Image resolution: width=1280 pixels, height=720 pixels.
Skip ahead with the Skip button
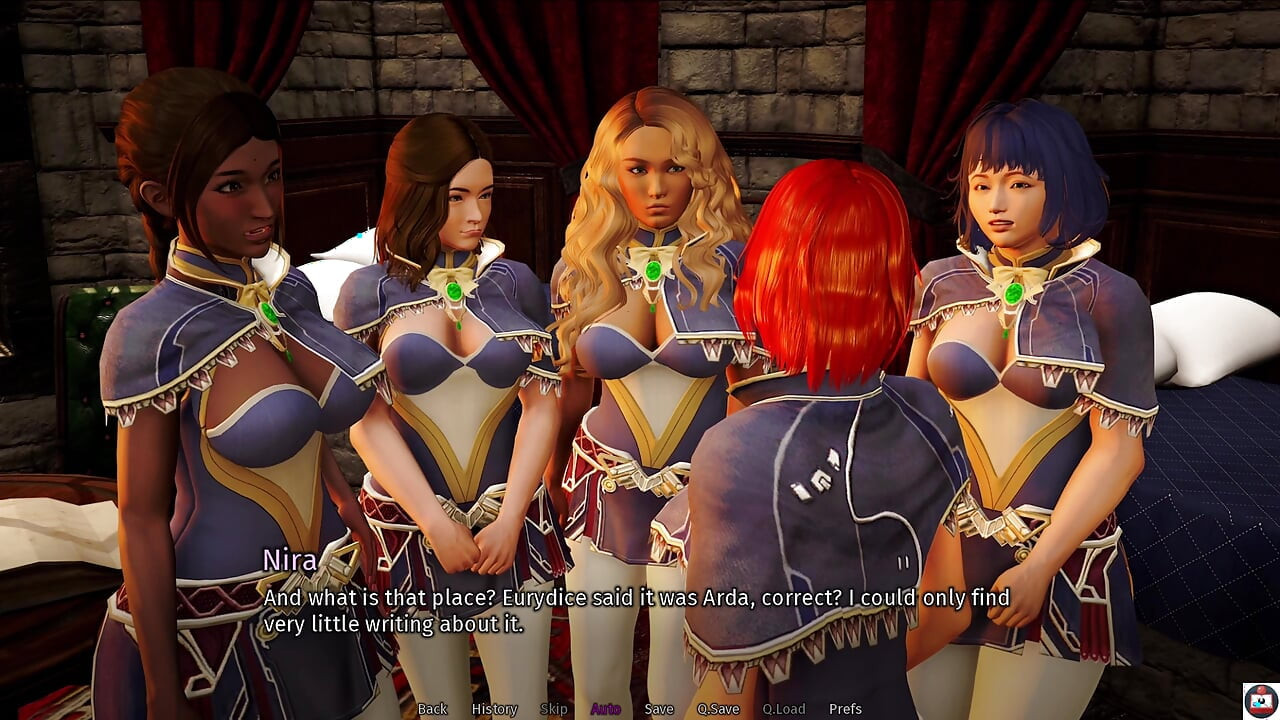[553, 709]
